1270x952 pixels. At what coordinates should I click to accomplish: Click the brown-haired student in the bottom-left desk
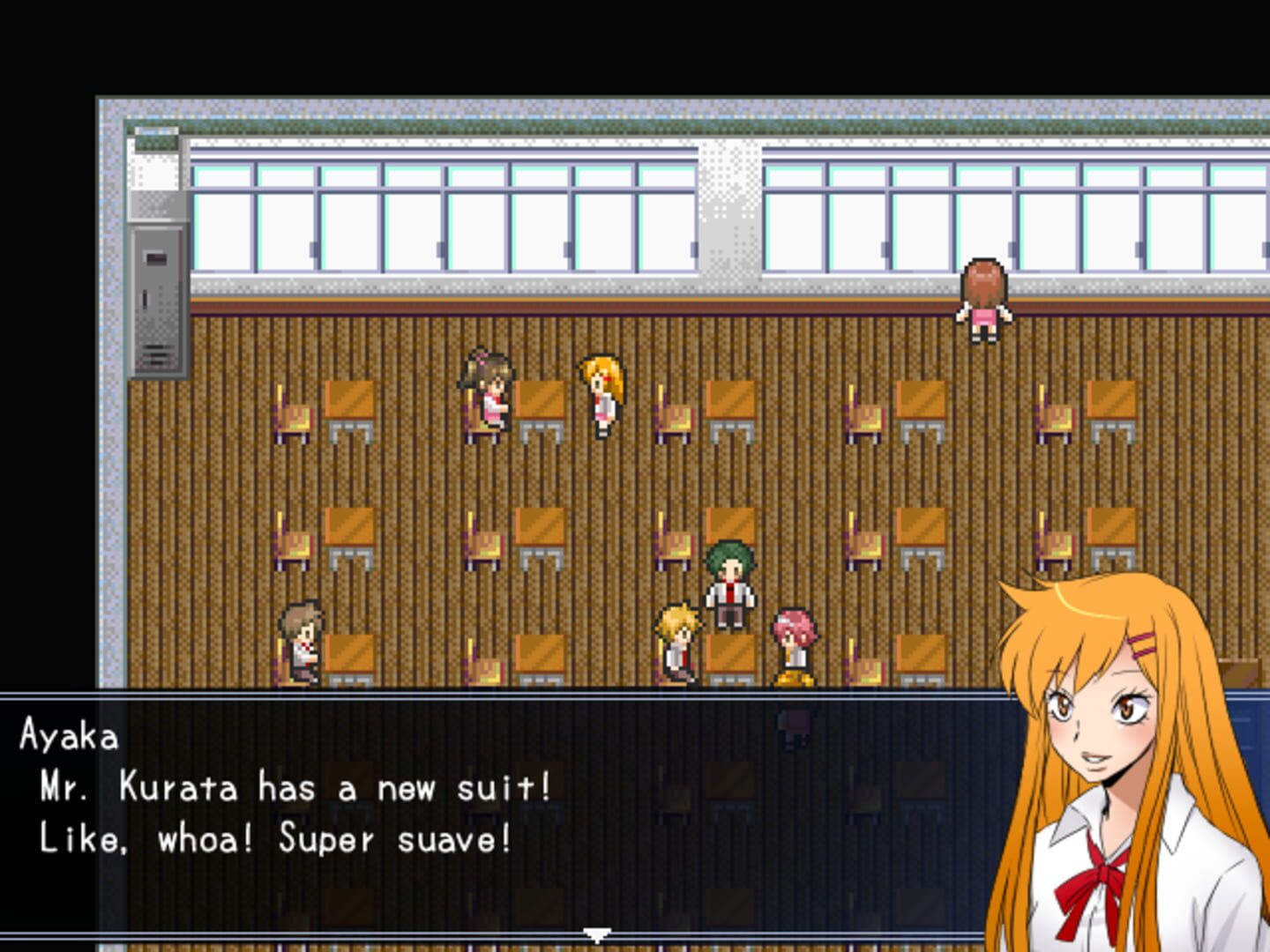click(x=298, y=643)
